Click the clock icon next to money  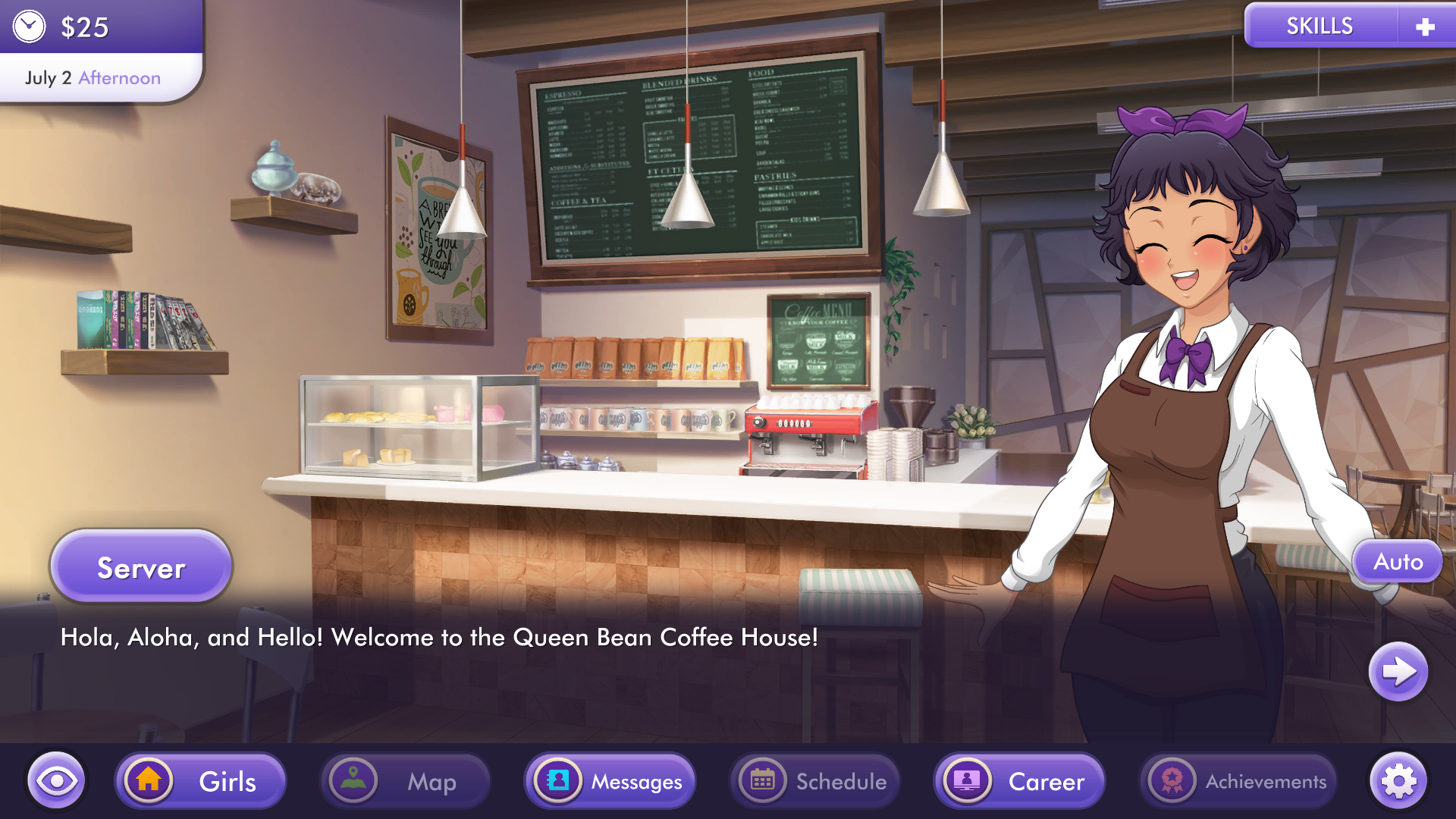(x=30, y=27)
